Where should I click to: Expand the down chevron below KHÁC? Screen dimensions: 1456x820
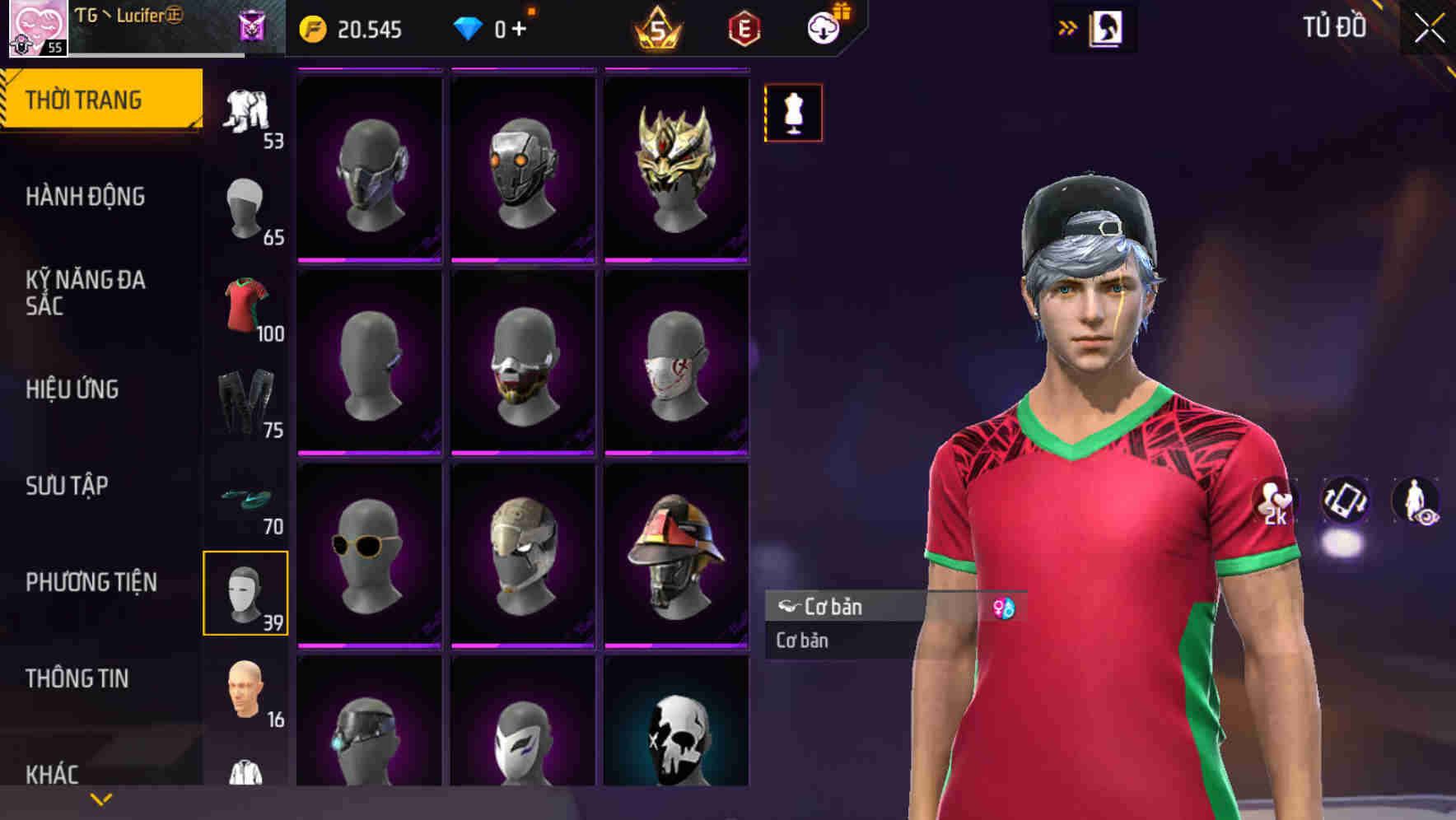100,797
